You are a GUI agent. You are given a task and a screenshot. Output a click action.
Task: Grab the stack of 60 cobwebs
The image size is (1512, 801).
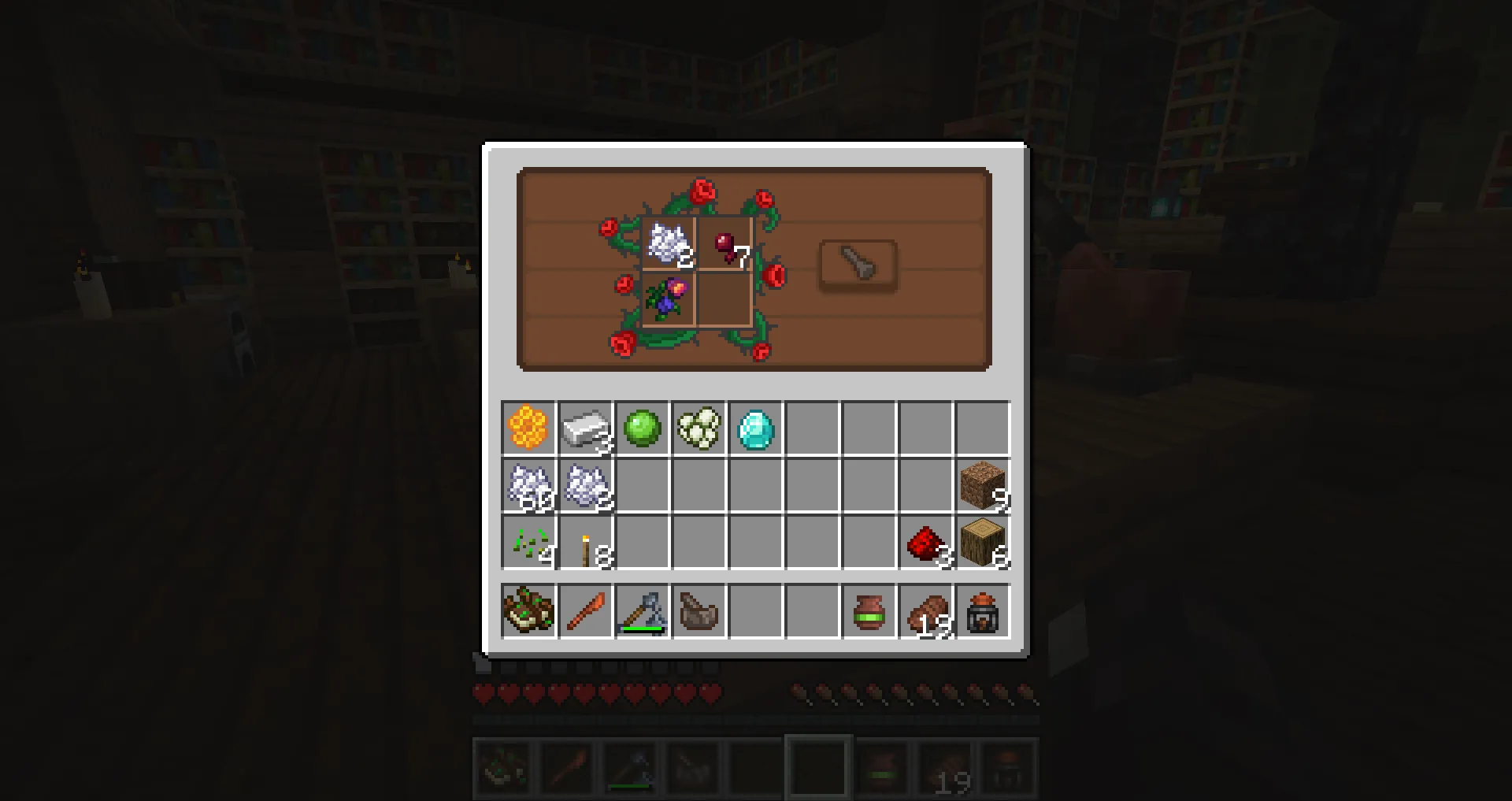click(529, 486)
